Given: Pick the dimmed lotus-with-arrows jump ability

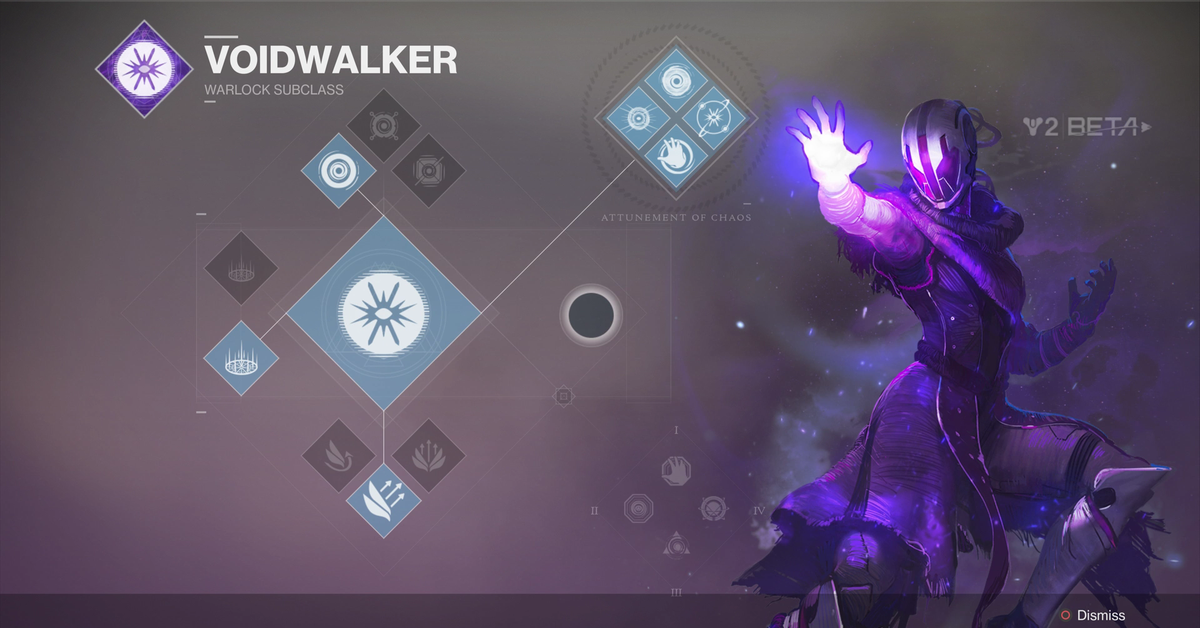Looking at the screenshot, I should 428,455.
